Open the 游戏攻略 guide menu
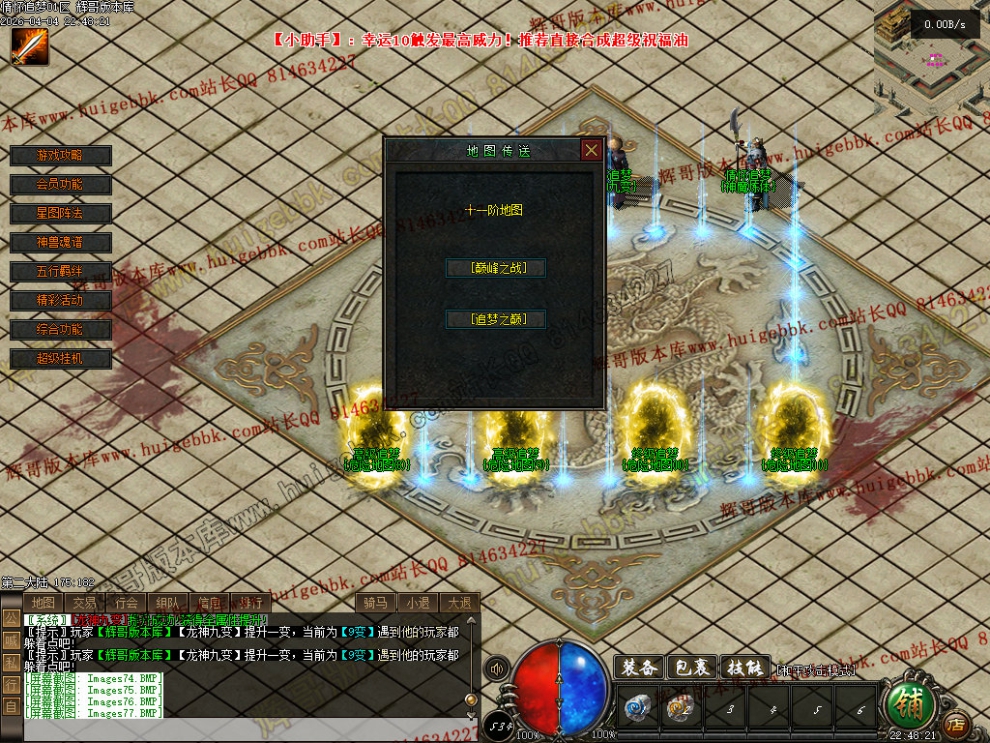The image size is (990, 743). 60,155
